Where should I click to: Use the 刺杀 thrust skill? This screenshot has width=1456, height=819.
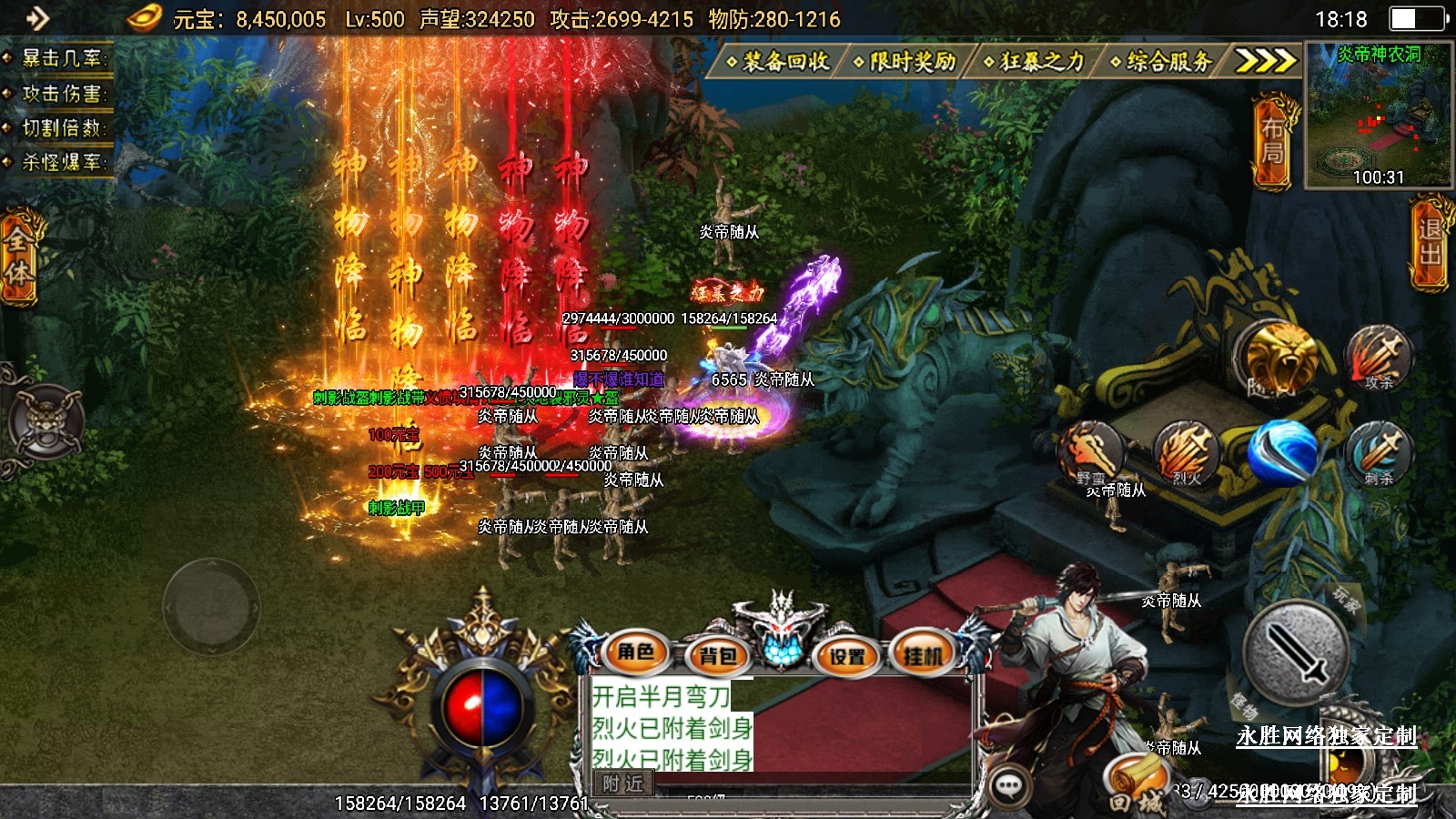coord(1379,452)
